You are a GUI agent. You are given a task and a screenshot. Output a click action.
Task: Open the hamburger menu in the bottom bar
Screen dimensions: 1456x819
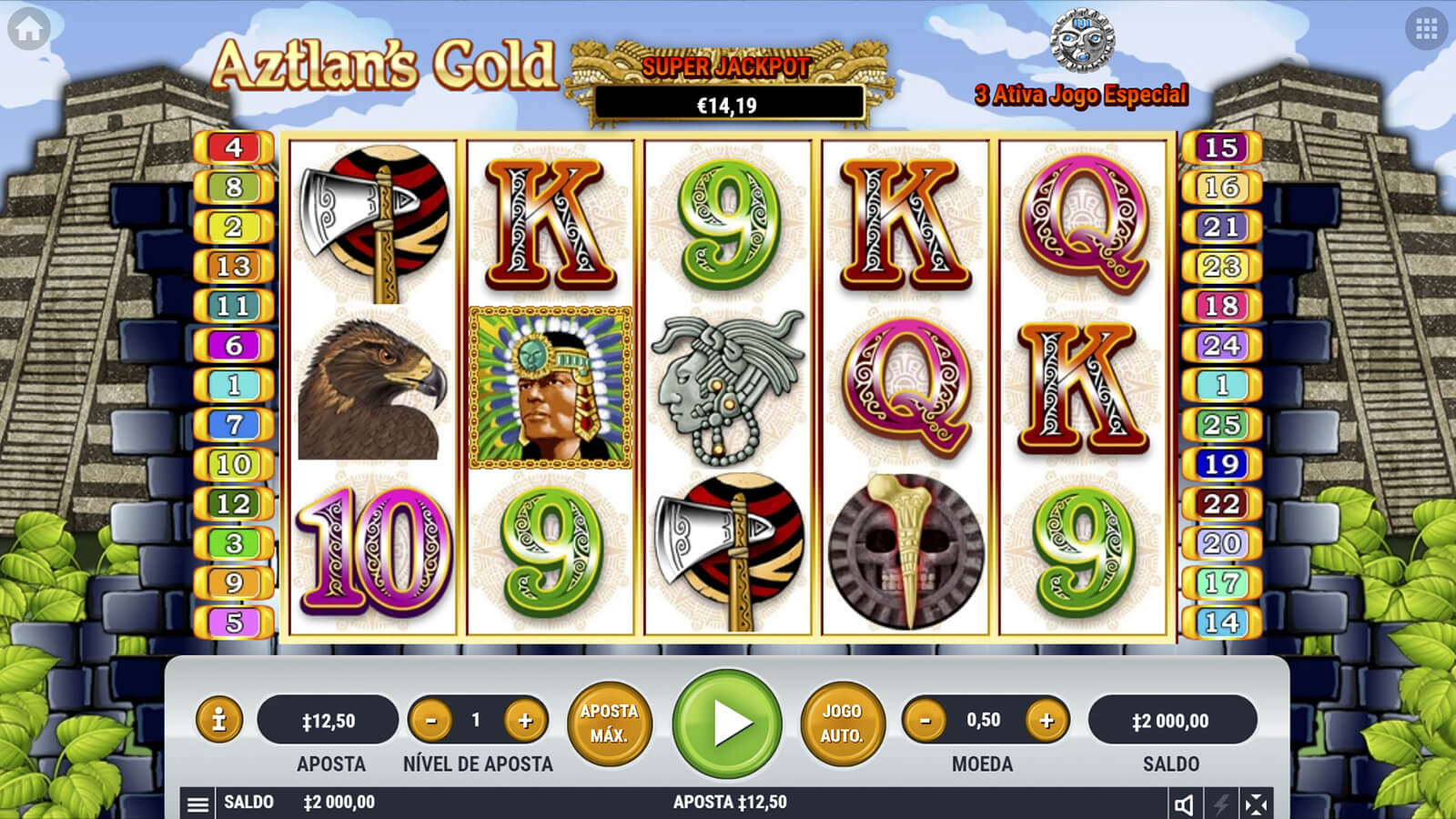coord(197,804)
